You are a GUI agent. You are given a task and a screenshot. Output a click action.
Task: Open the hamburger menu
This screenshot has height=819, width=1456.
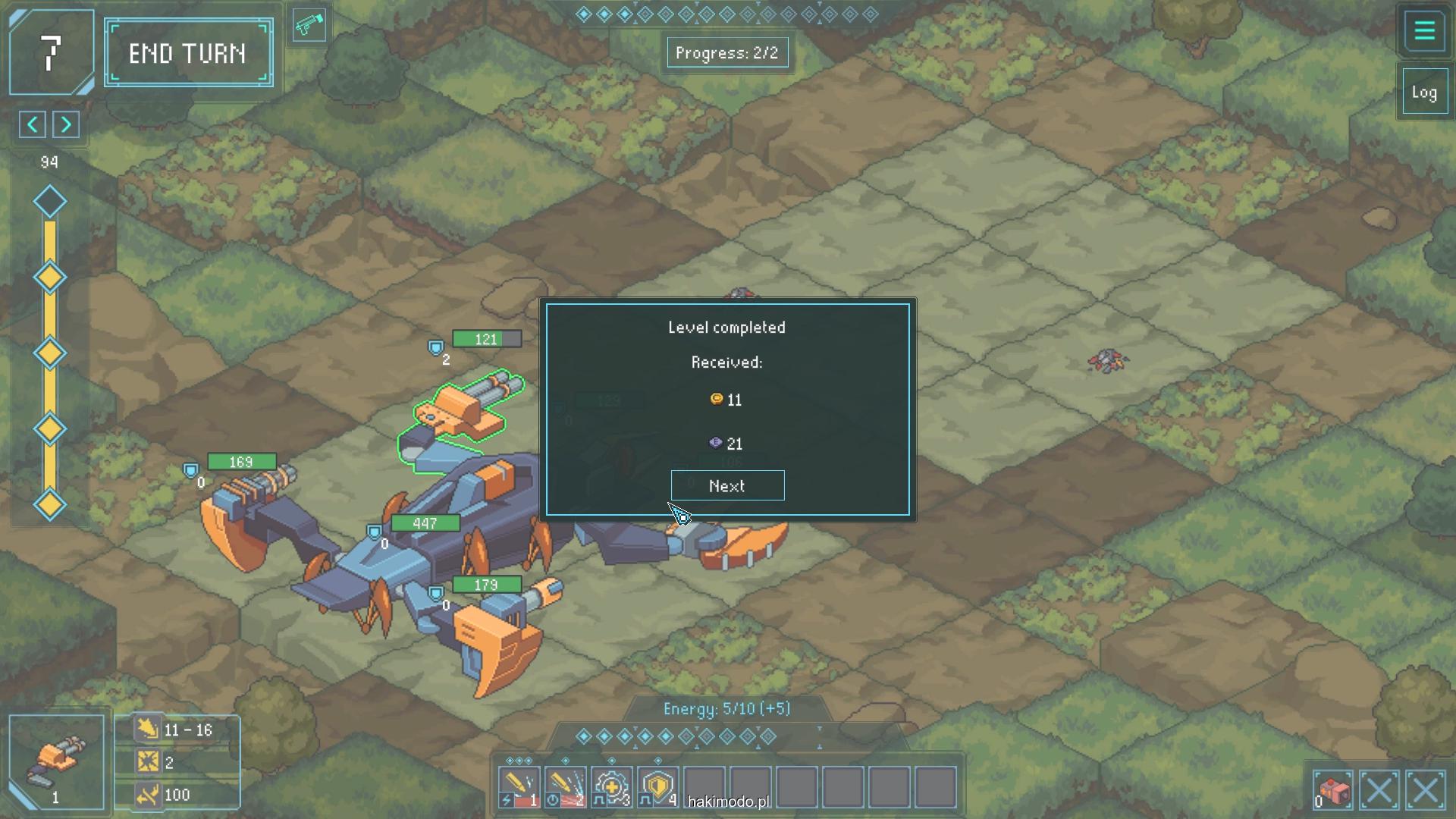coord(1424,31)
